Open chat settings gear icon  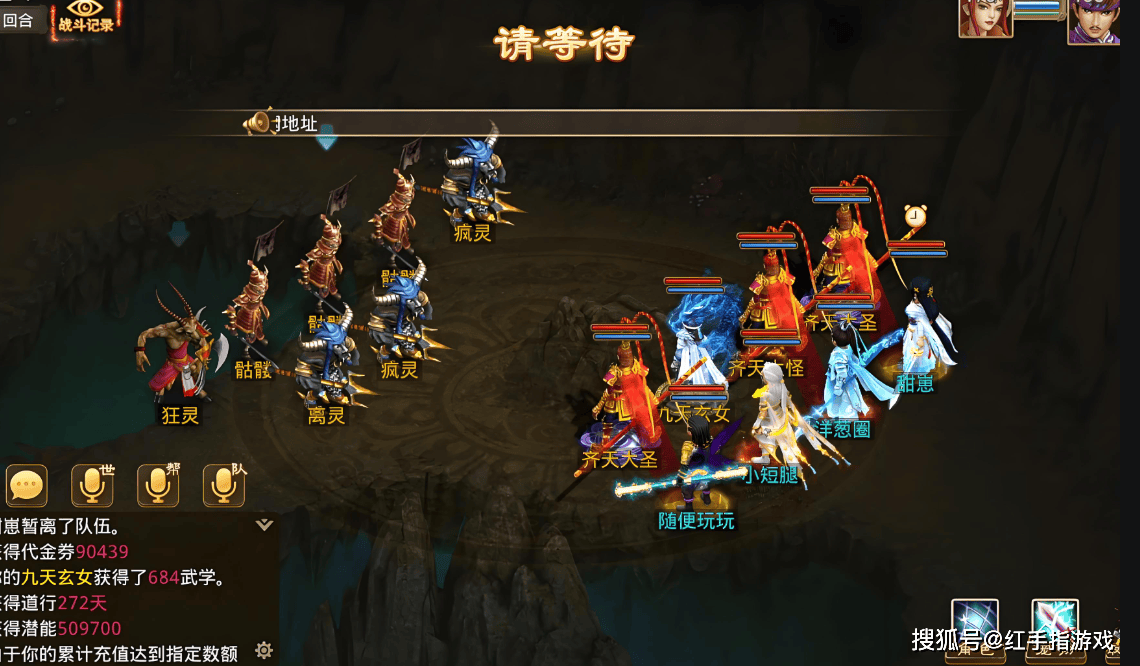264,651
